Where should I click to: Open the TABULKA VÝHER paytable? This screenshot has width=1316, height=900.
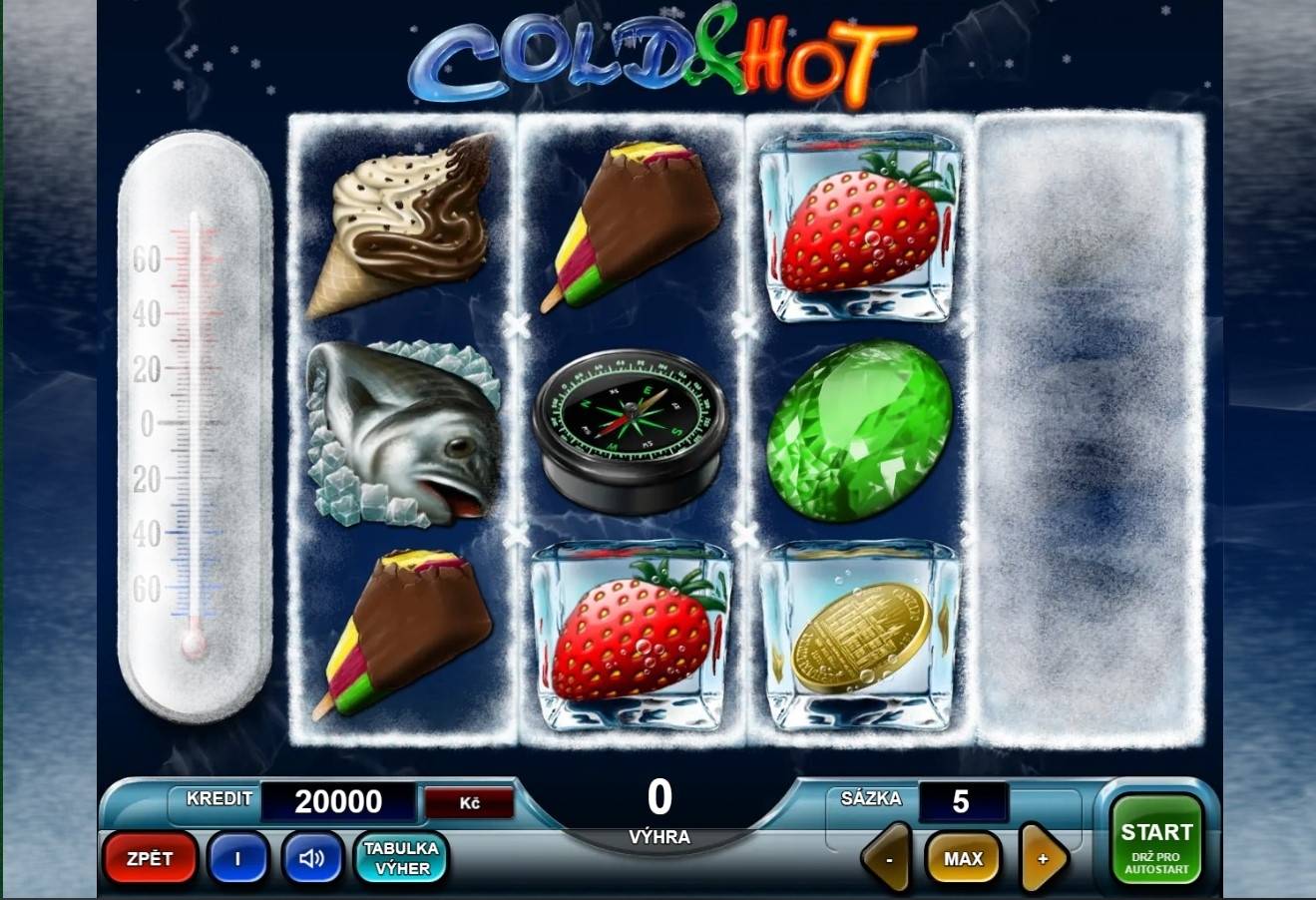click(401, 858)
